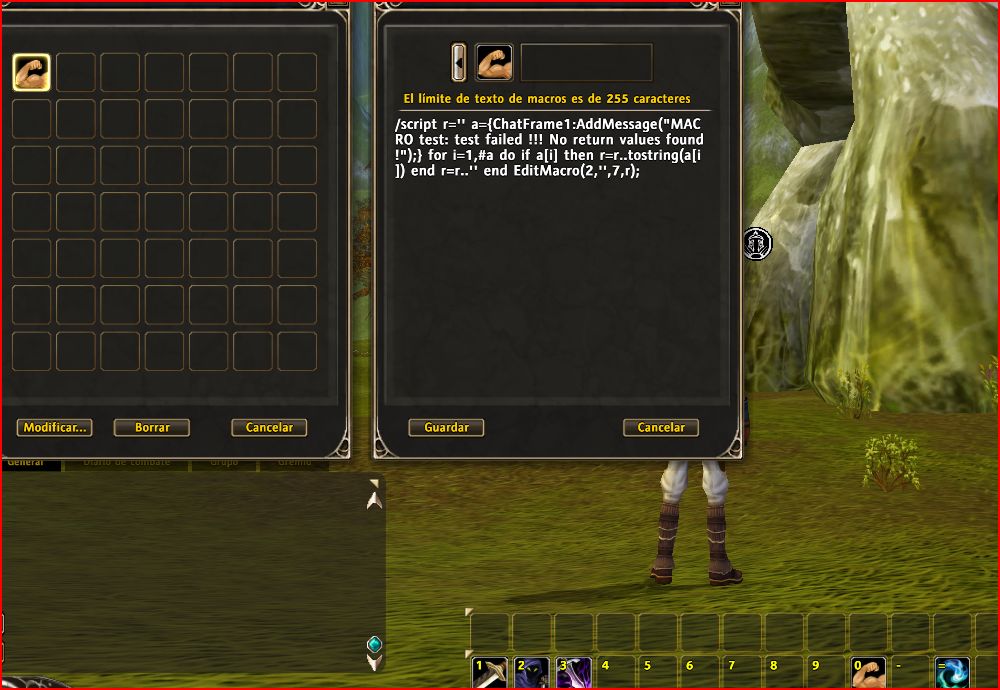1000x690 pixels.
Task: Click the flexed arm icon in the macro editor
Action: (x=494, y=62)
